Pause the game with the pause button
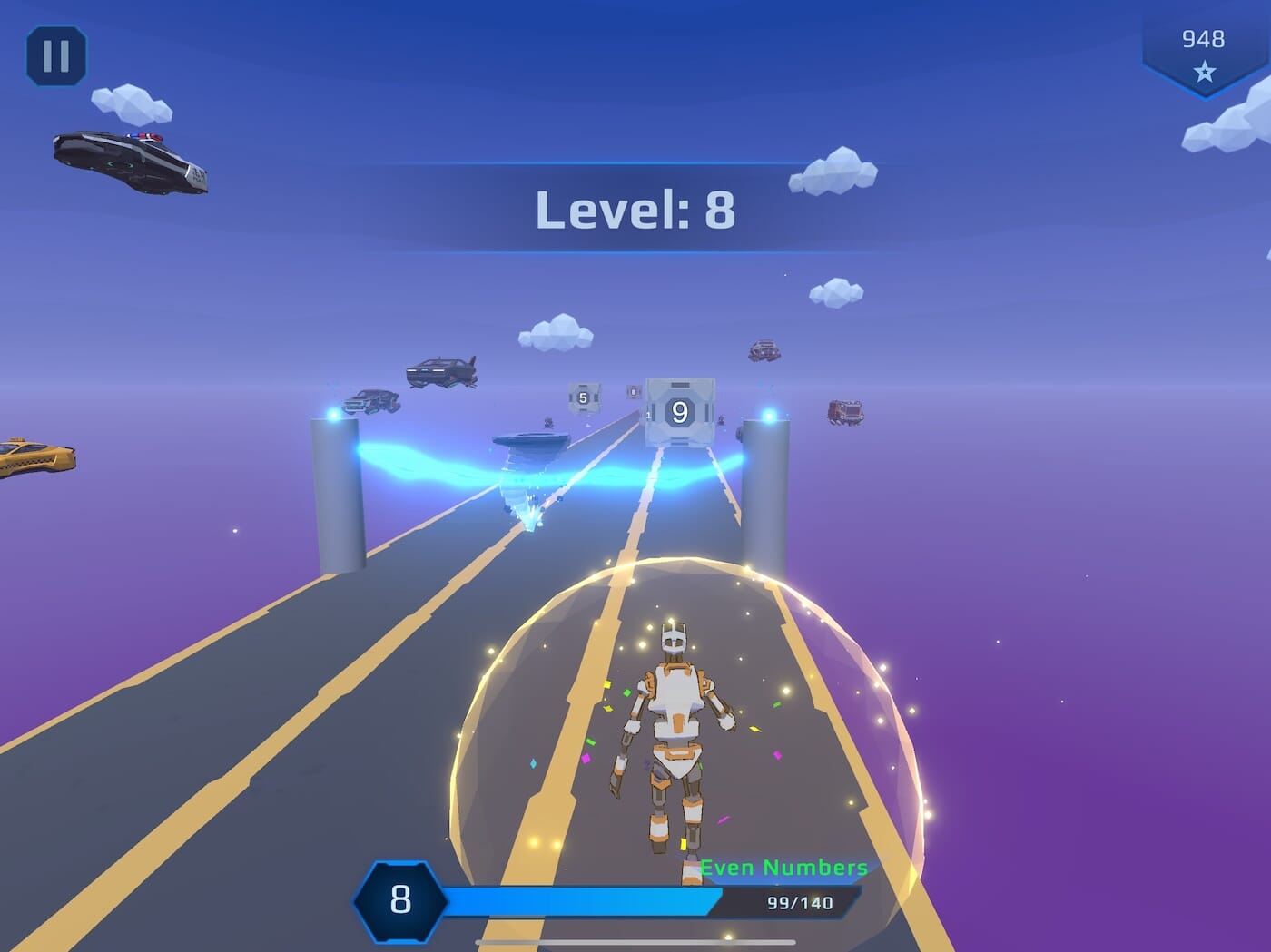This screenshot has height=952, width=1271. click(x=56, y=56)
